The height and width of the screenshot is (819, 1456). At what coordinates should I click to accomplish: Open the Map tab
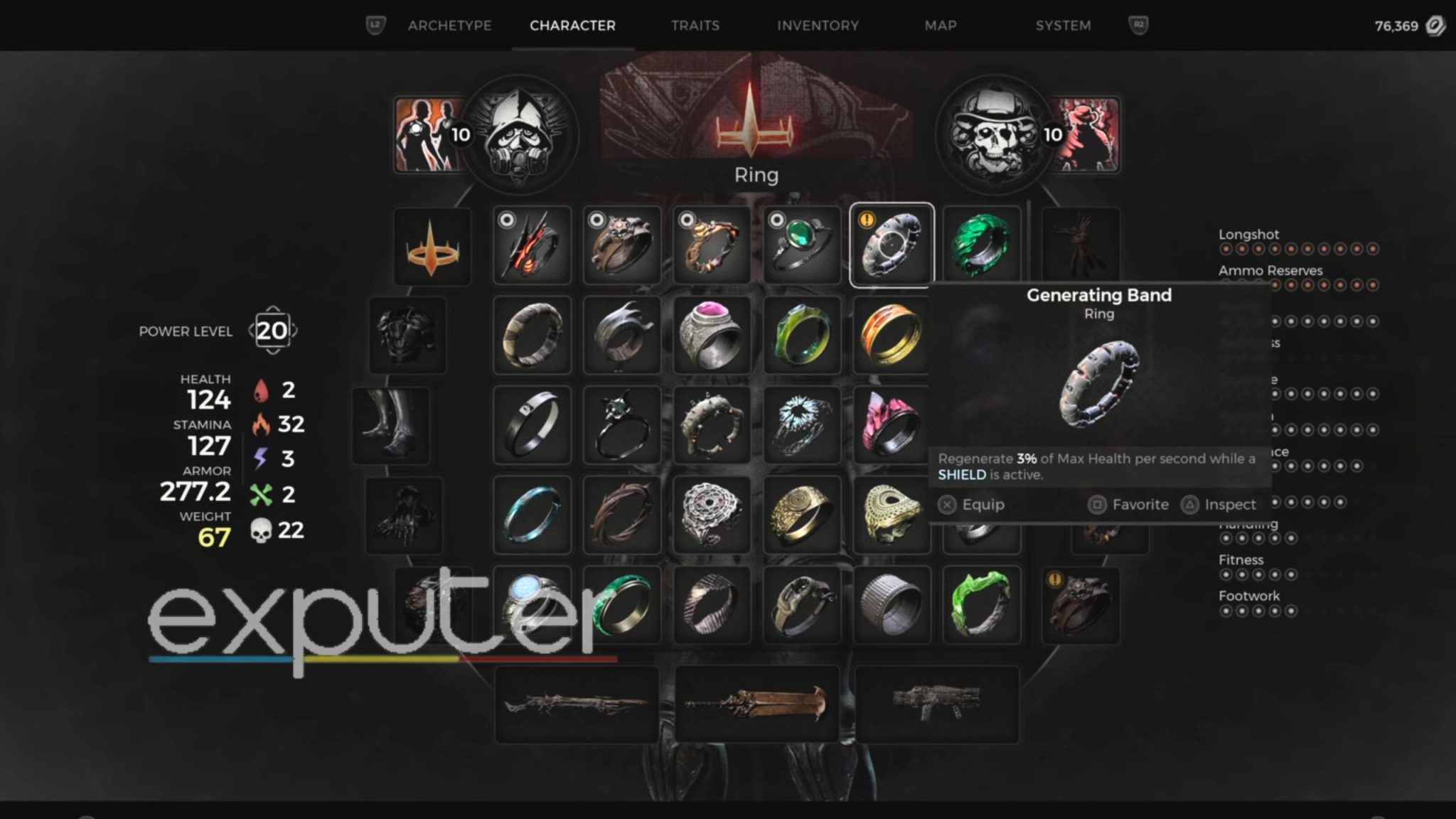[x=940, y=26]
